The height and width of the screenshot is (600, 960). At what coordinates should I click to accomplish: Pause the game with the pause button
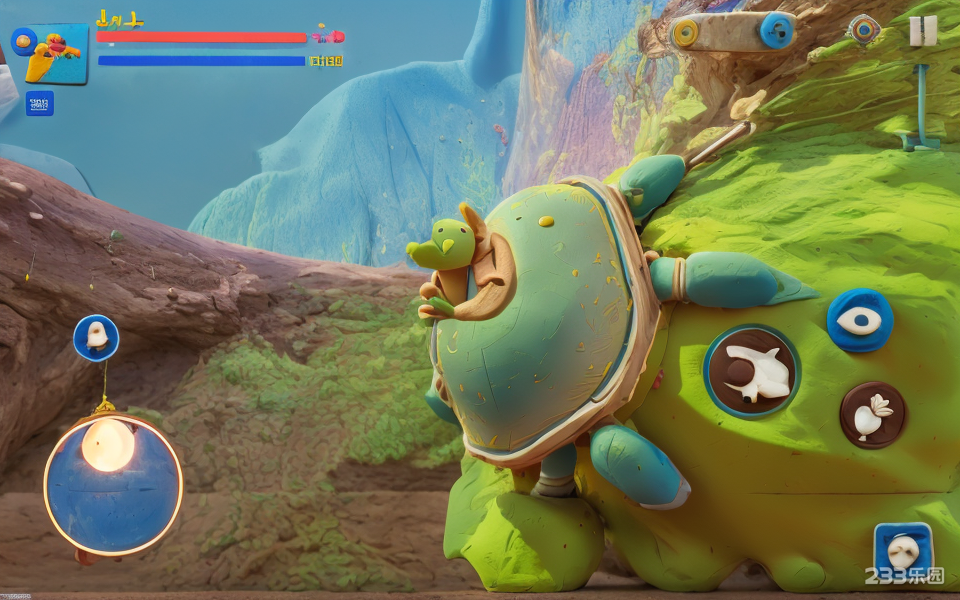pyautogui.click(x=923, y=31)
